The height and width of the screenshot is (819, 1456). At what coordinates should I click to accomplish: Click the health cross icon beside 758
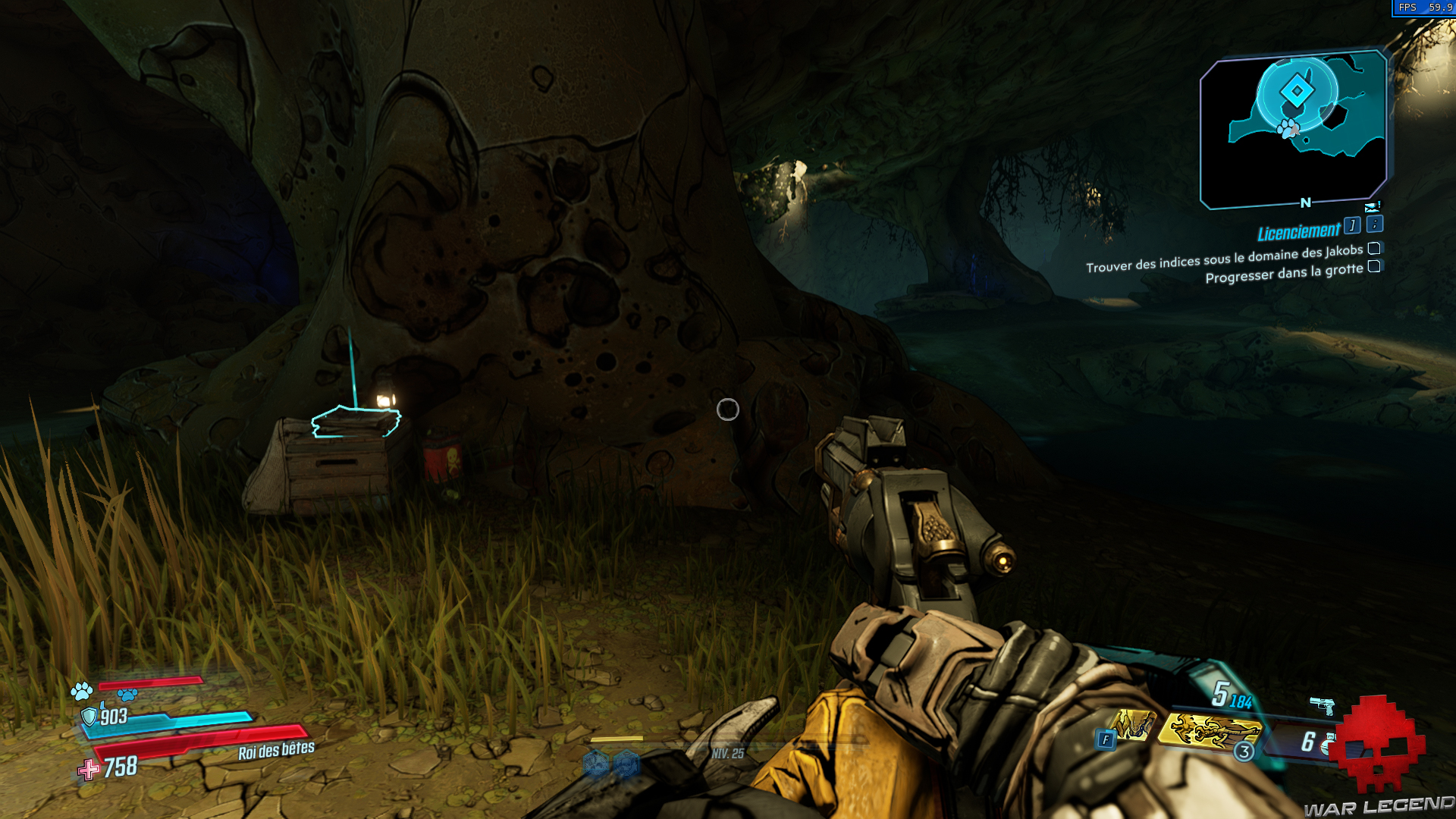[x=87, y=770]
